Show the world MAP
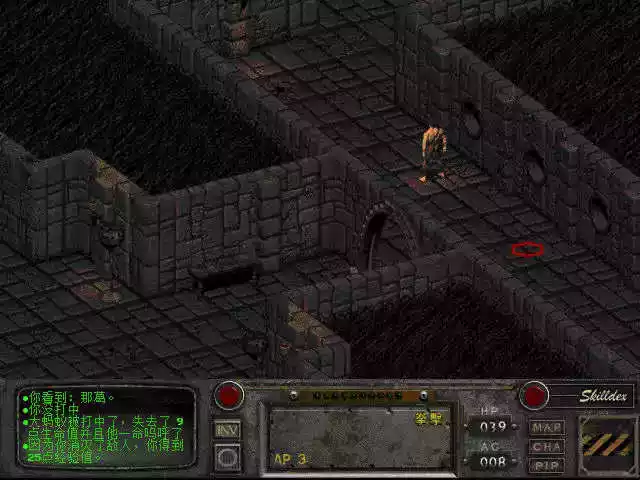 tap(547, 427)
